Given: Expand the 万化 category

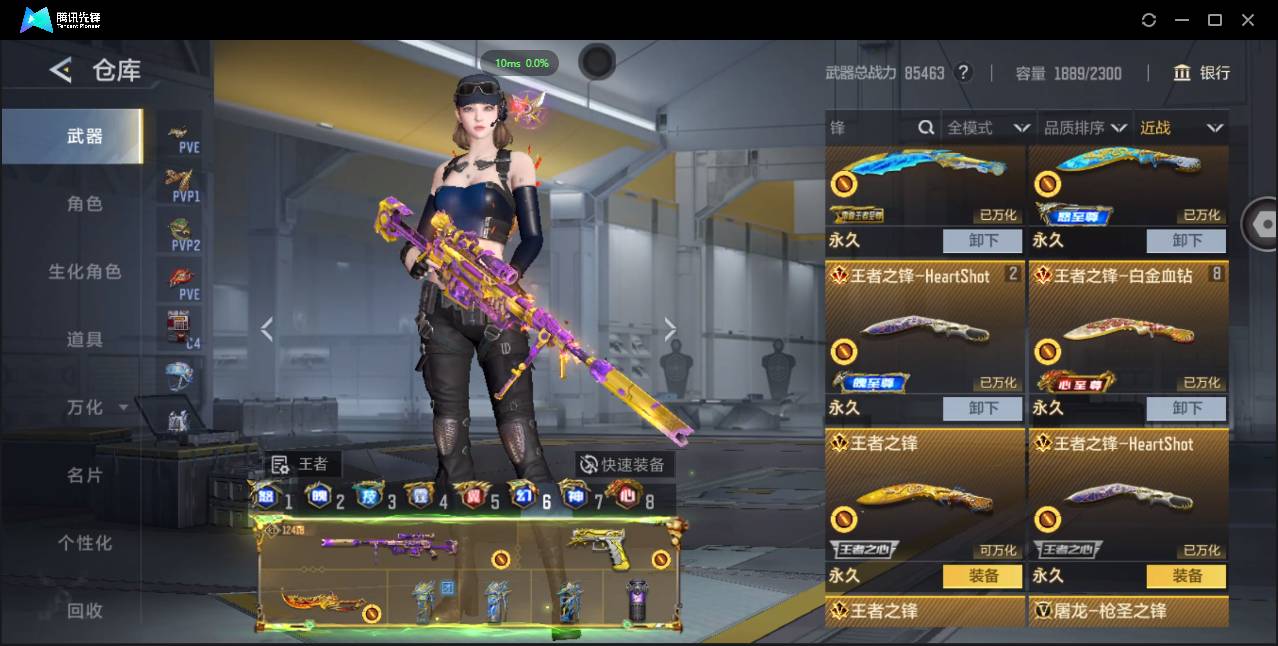Looking at the screenshot, I should pyautogui.click(x=95, y=407).
